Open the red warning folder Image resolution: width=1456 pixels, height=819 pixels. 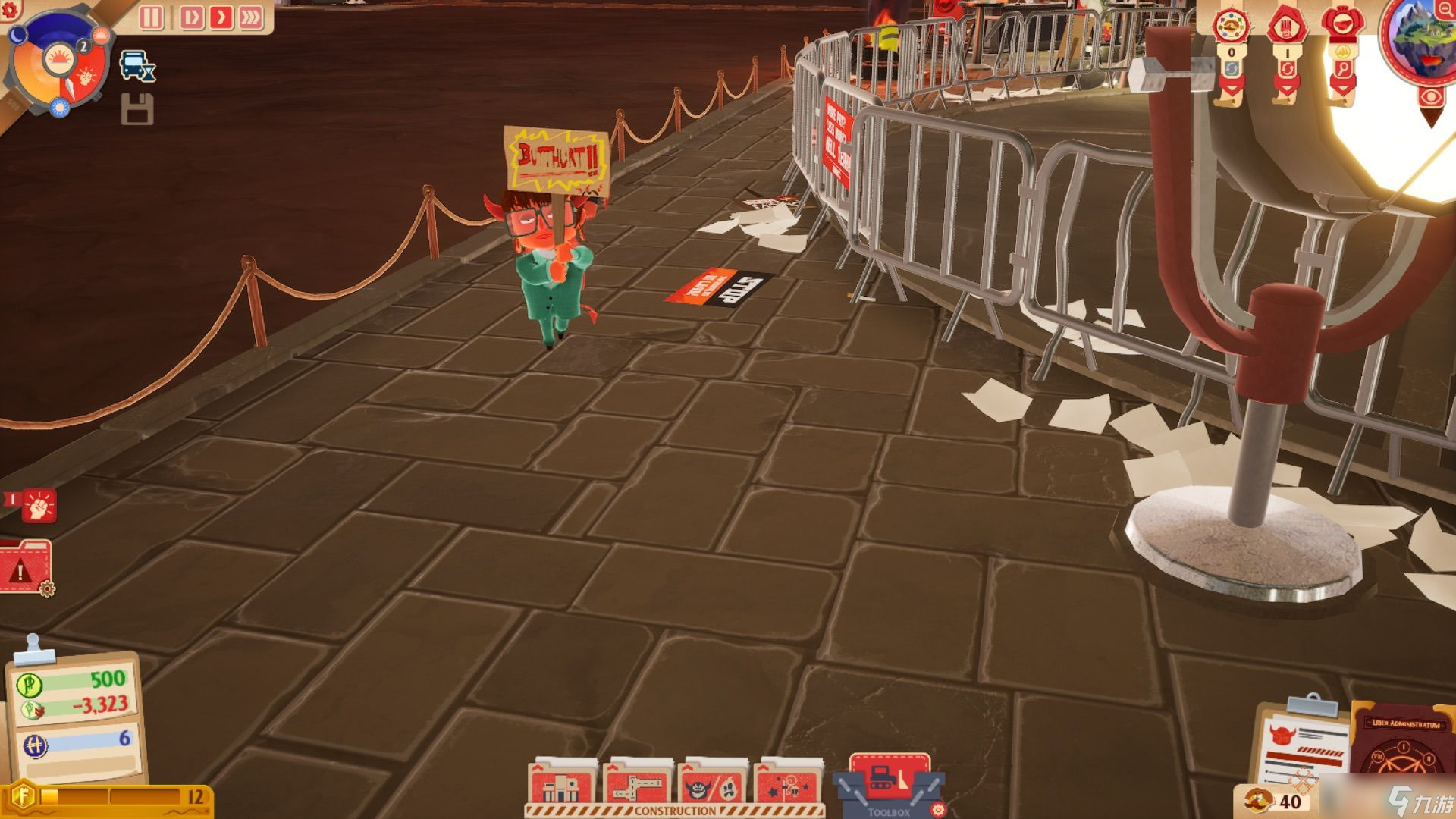tap(26, 566)
